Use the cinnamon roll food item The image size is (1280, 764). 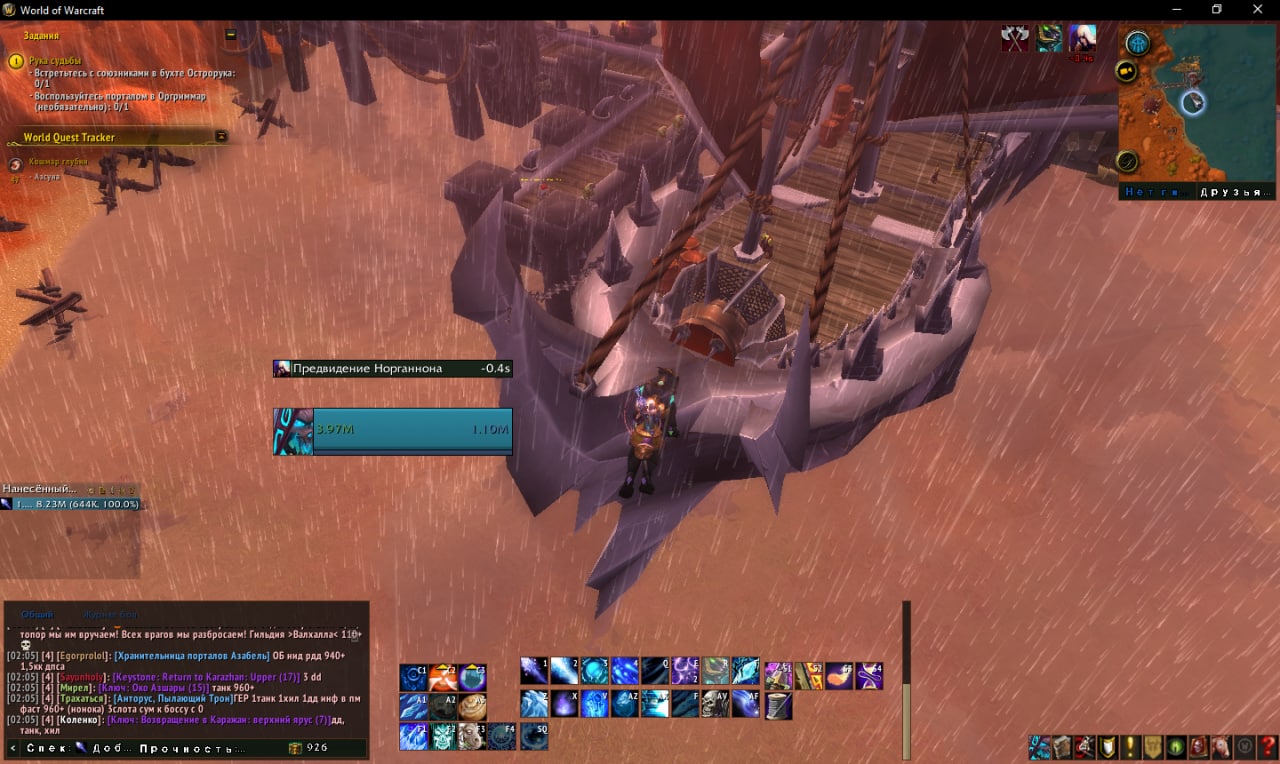click(x=472, y=707)
